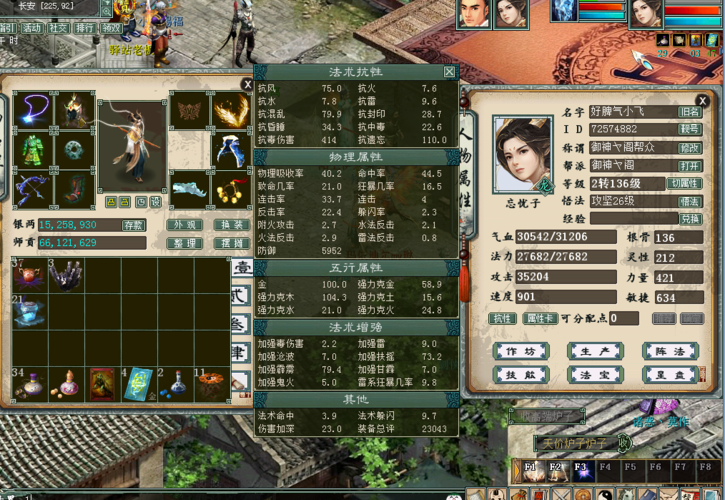Close the inventory window
Image resolution: width=725 pixels, height=500 pixels.
point(247,86)
